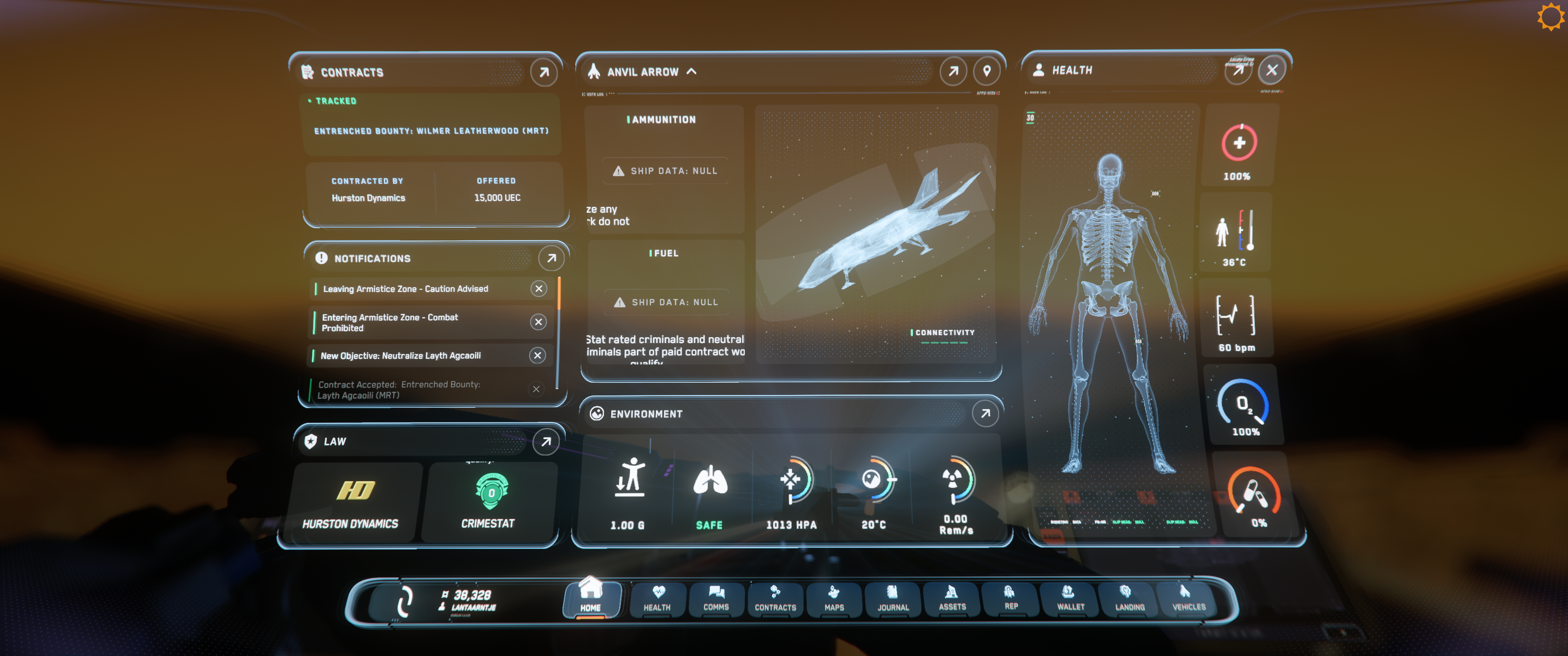Close the Health panel
The image size is (1568, 656).
tap(1272, 70)
